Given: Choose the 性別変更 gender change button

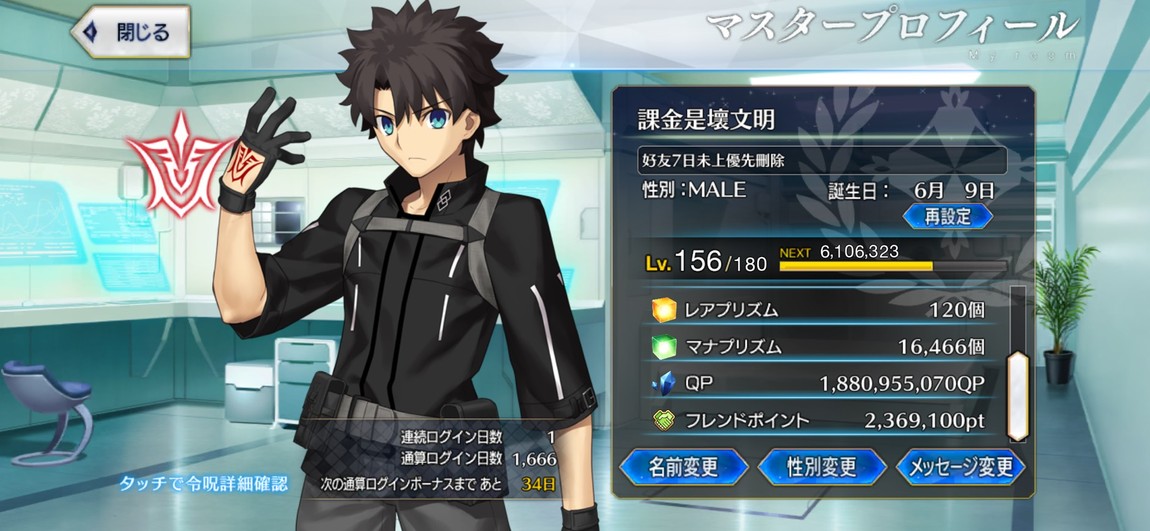Looking at the screenshot, I should (822, 467).
